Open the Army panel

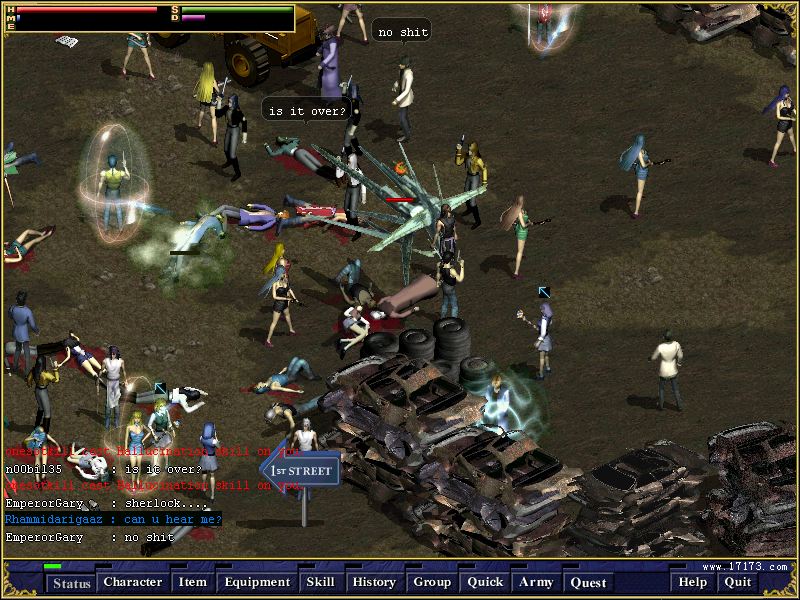point(535,582)
